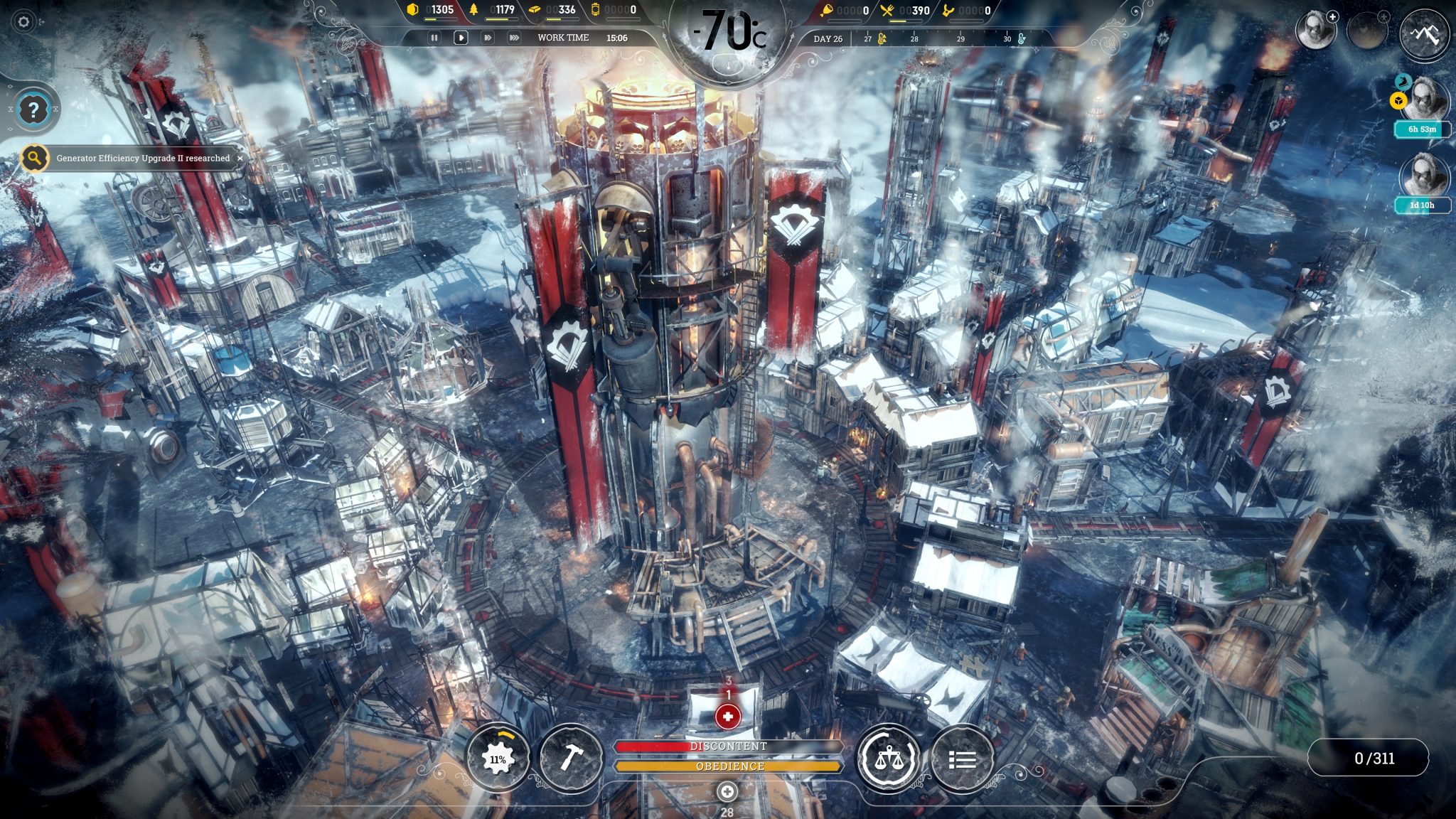
Task: Select the scout with 1d 10h timer
Action: [1423, 176]
